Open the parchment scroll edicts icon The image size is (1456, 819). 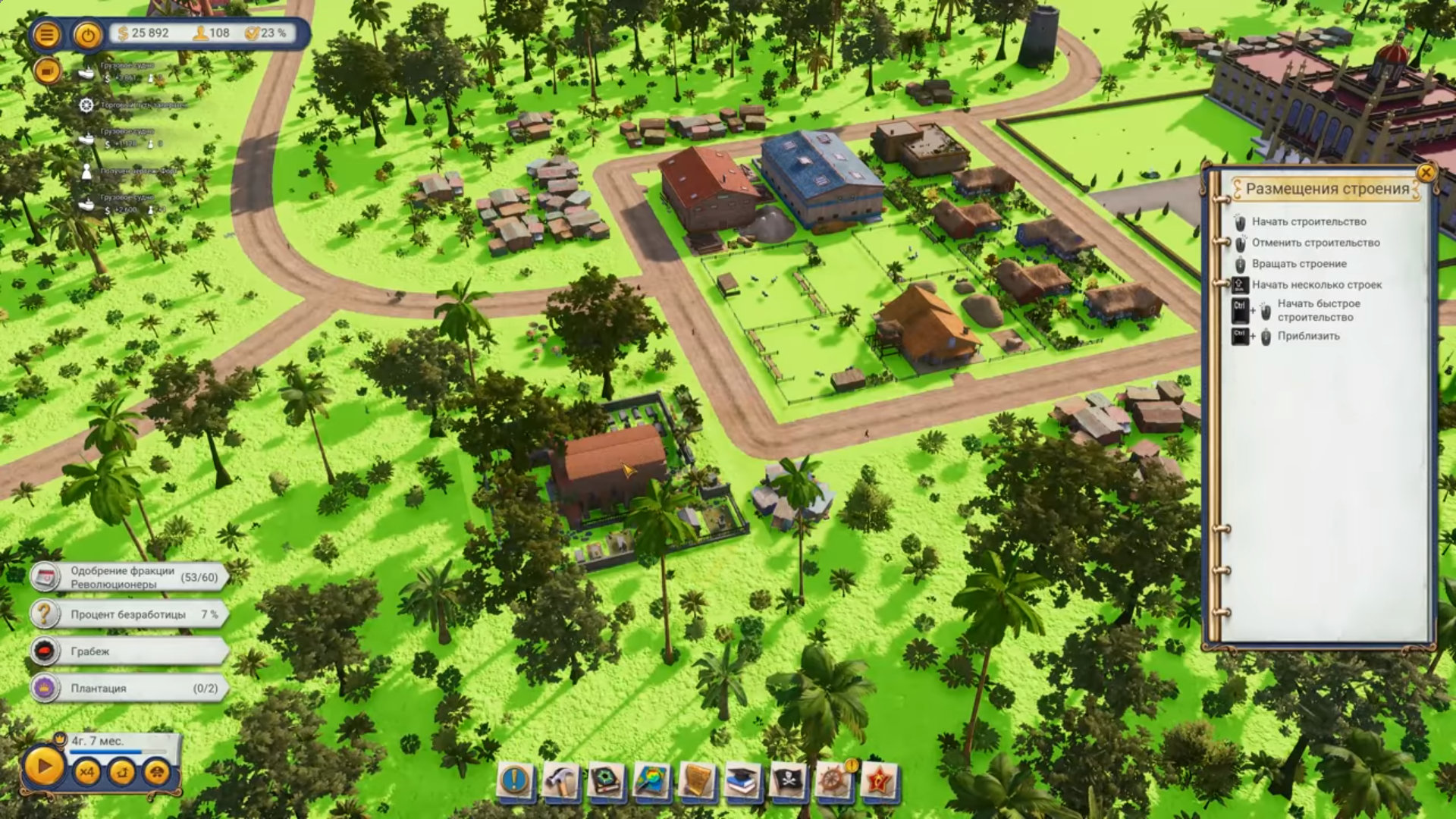pyautogui.click(x=697, y=780)
